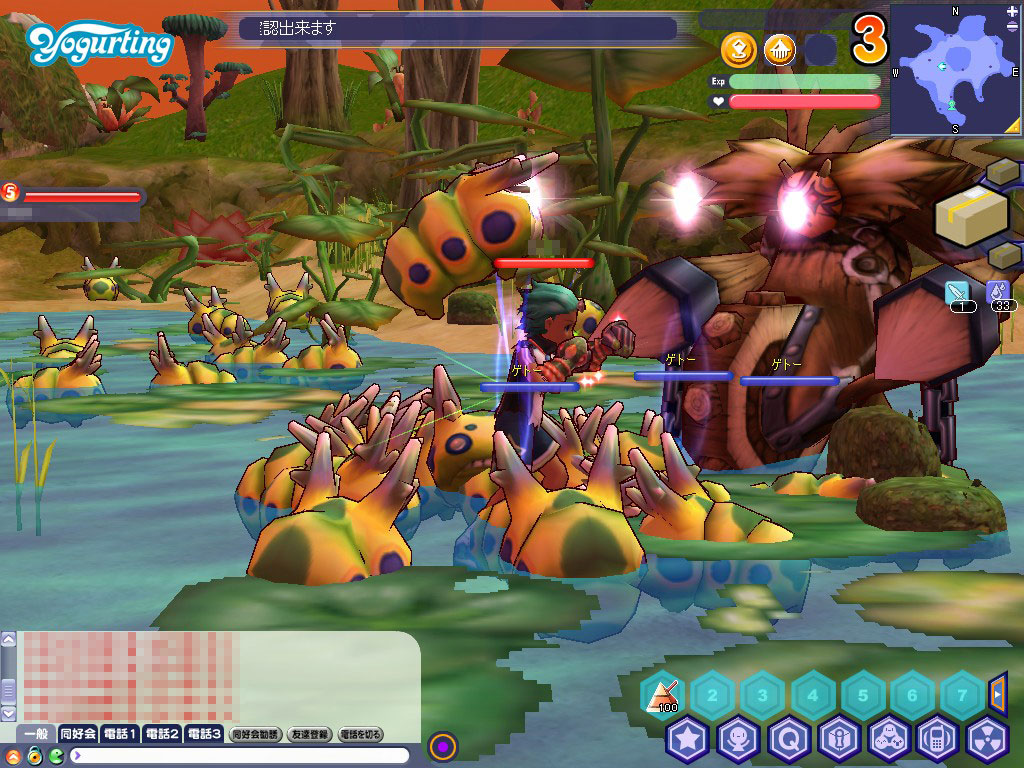Viewport: 1024px width, 768px height.
Task: Click the 友達登録 button
Action: pos(309,734)
